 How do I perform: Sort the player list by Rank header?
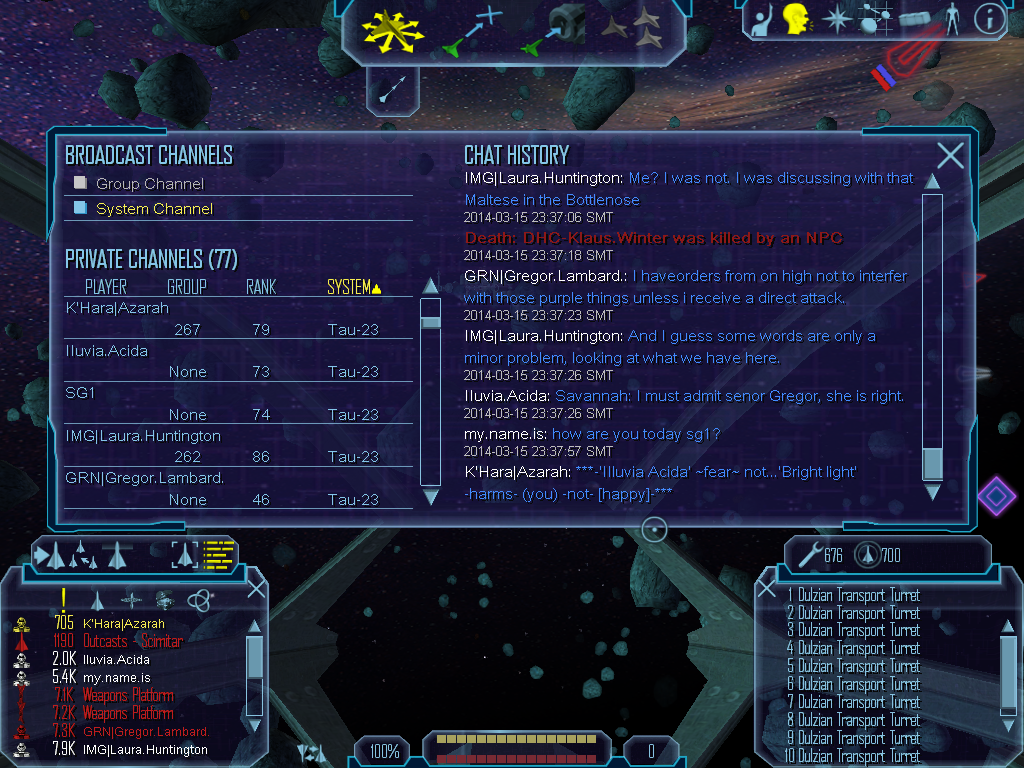coord(260,287)
